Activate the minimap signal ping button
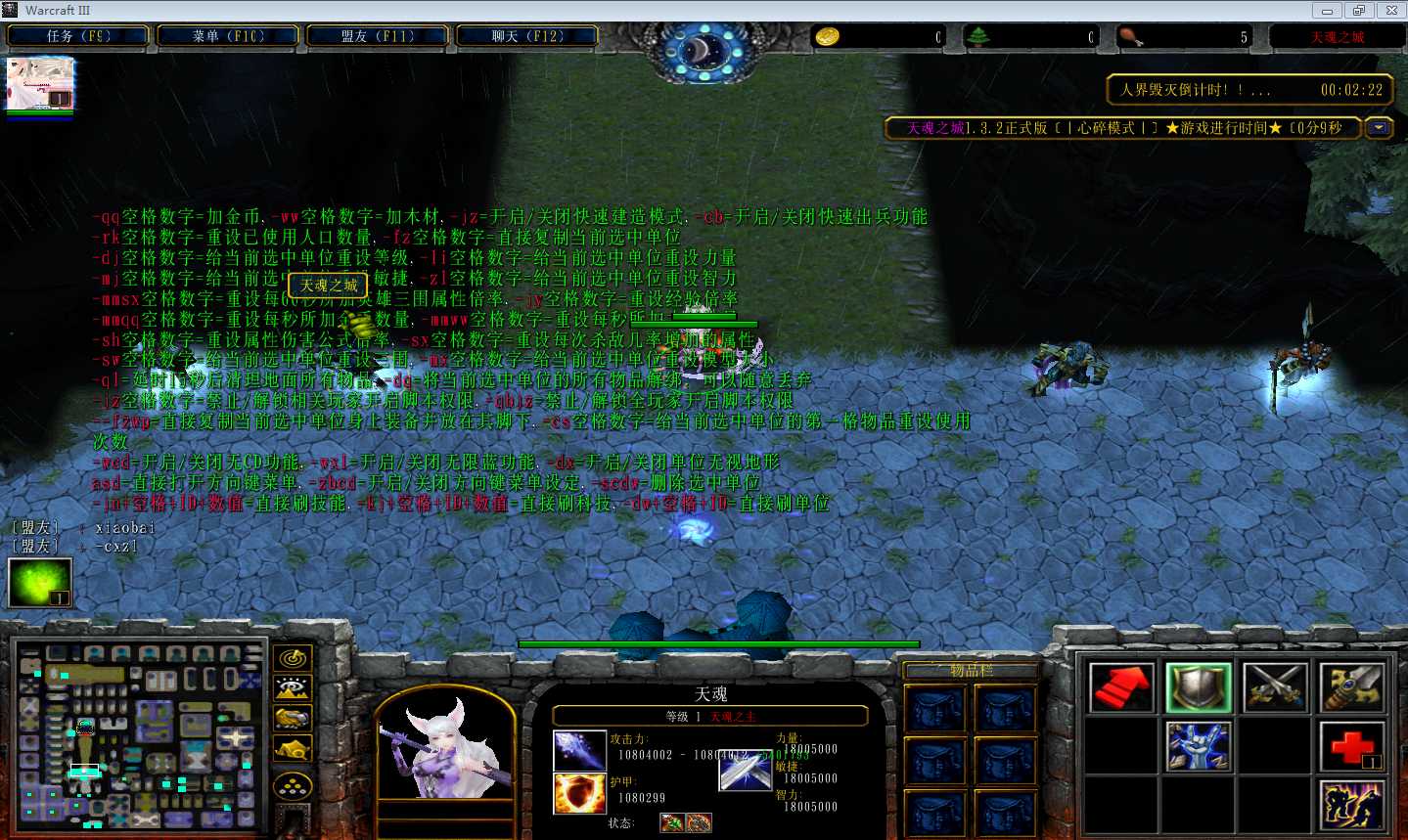This screenshot has width=1408, height=840. click(293, 659)
